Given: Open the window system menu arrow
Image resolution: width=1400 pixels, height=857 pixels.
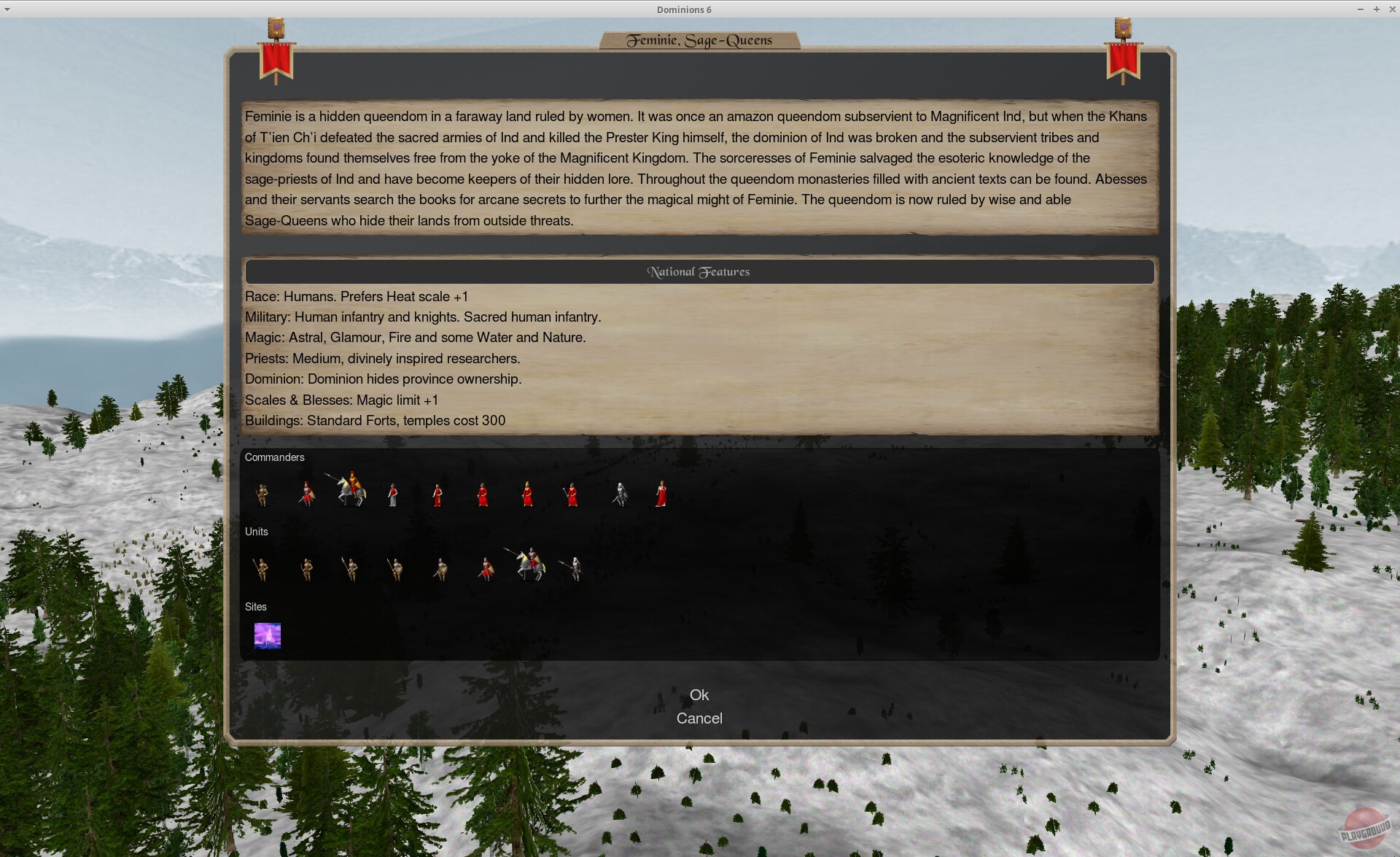Looking at the screenshot, I should coord(7,9).
